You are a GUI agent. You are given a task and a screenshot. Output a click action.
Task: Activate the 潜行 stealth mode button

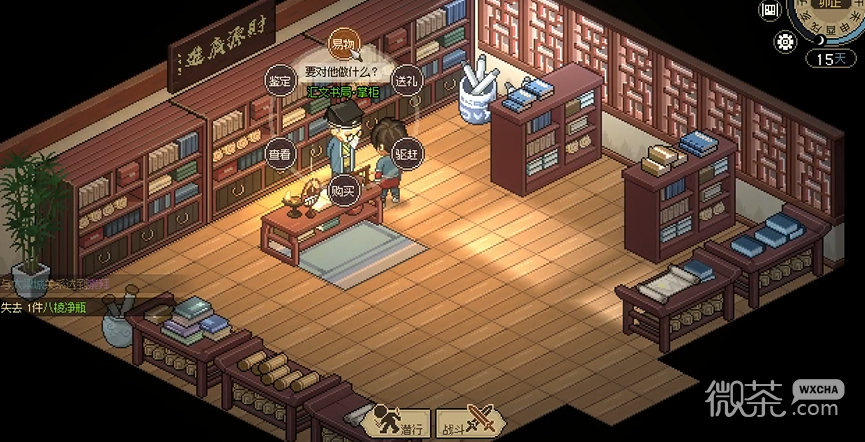coord(403,422)
